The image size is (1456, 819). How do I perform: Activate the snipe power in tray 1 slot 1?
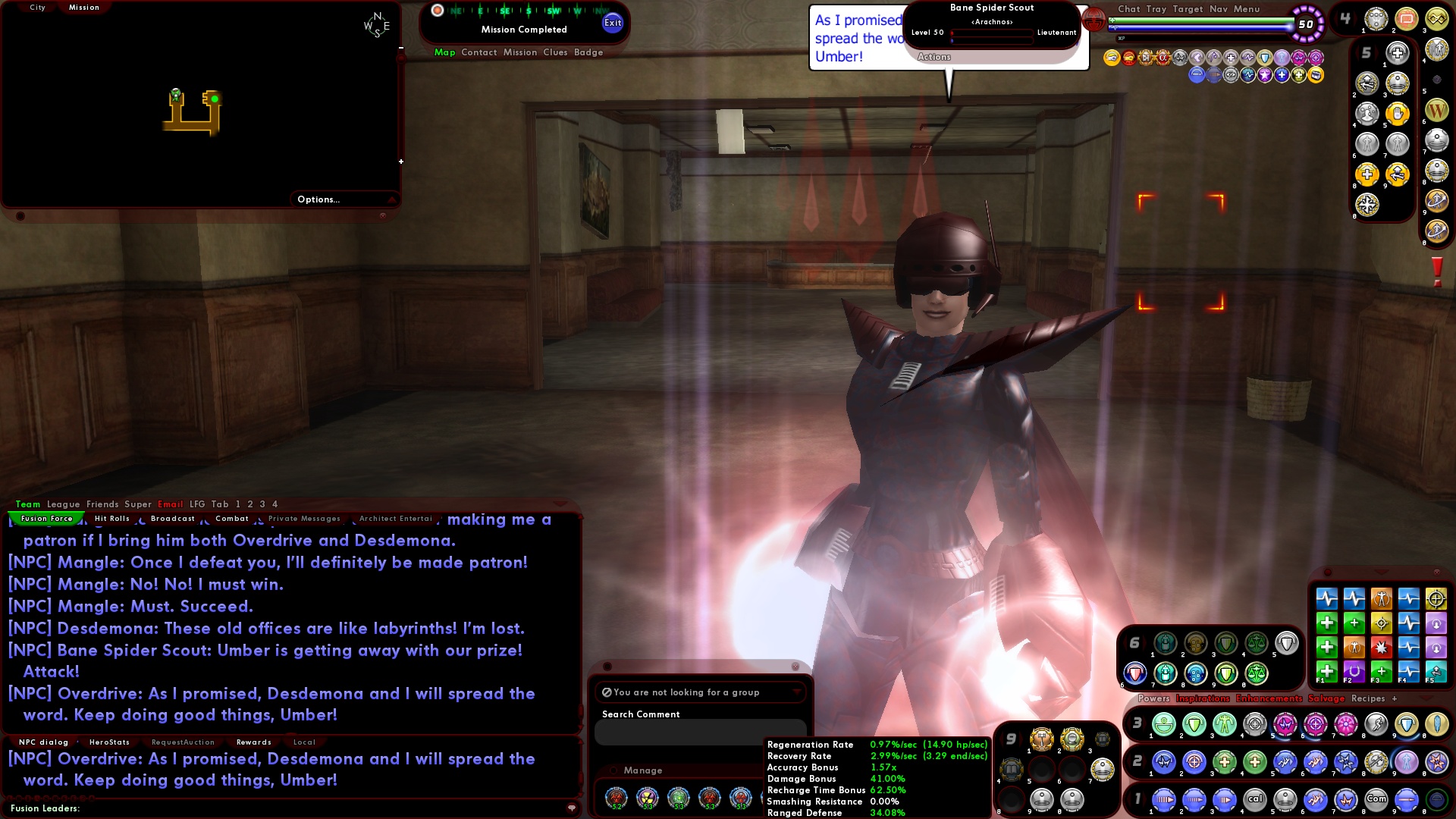[x=1164, y=800]
